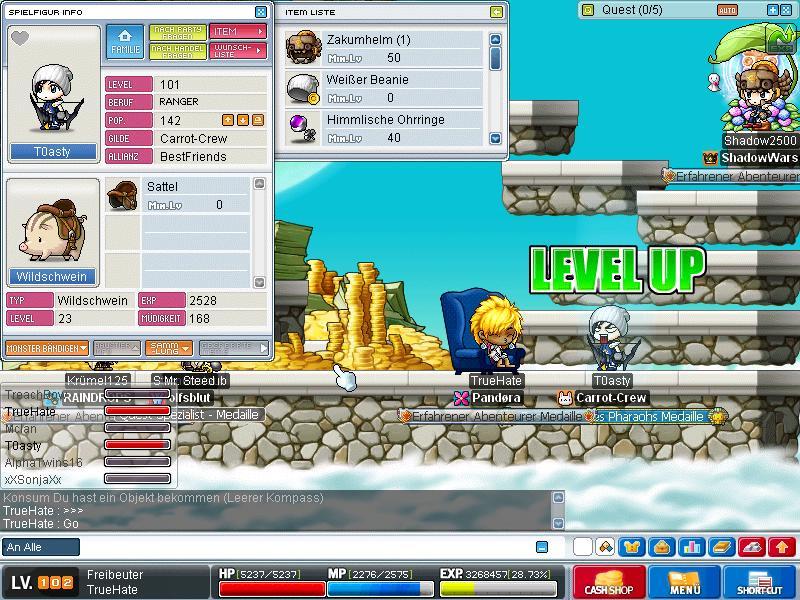This screenshot has height=600, width=800.
Task: Open the Monster Bändigen dropdown
Action: 46,348
